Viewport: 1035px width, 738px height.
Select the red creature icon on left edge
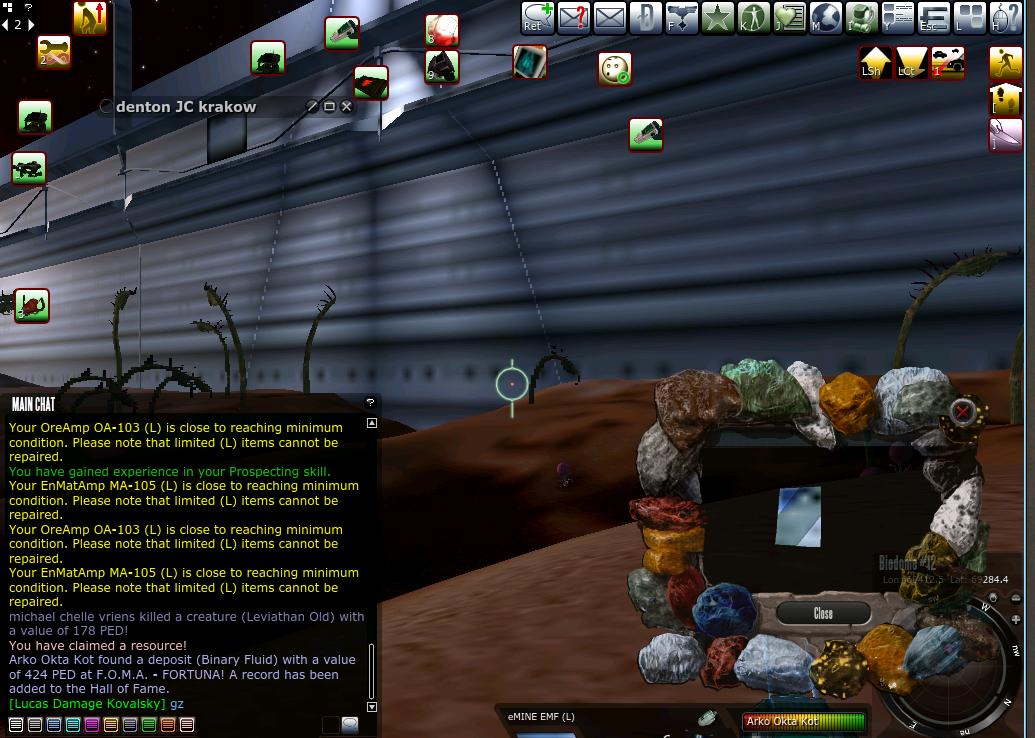32,305
